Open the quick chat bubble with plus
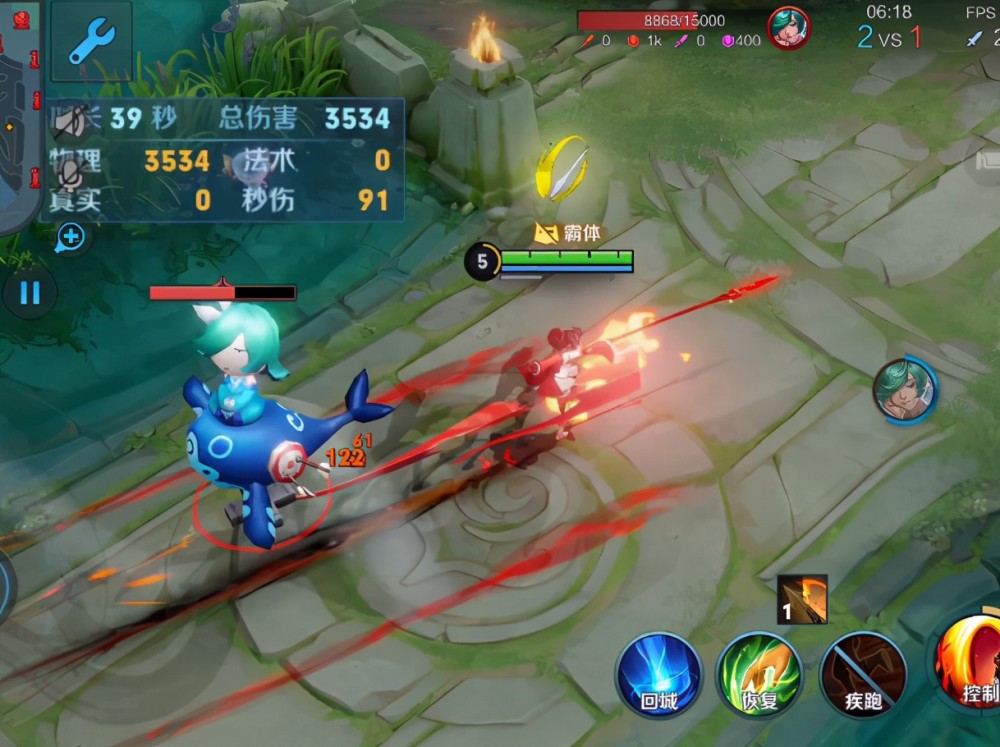 [x=71, y=237]
